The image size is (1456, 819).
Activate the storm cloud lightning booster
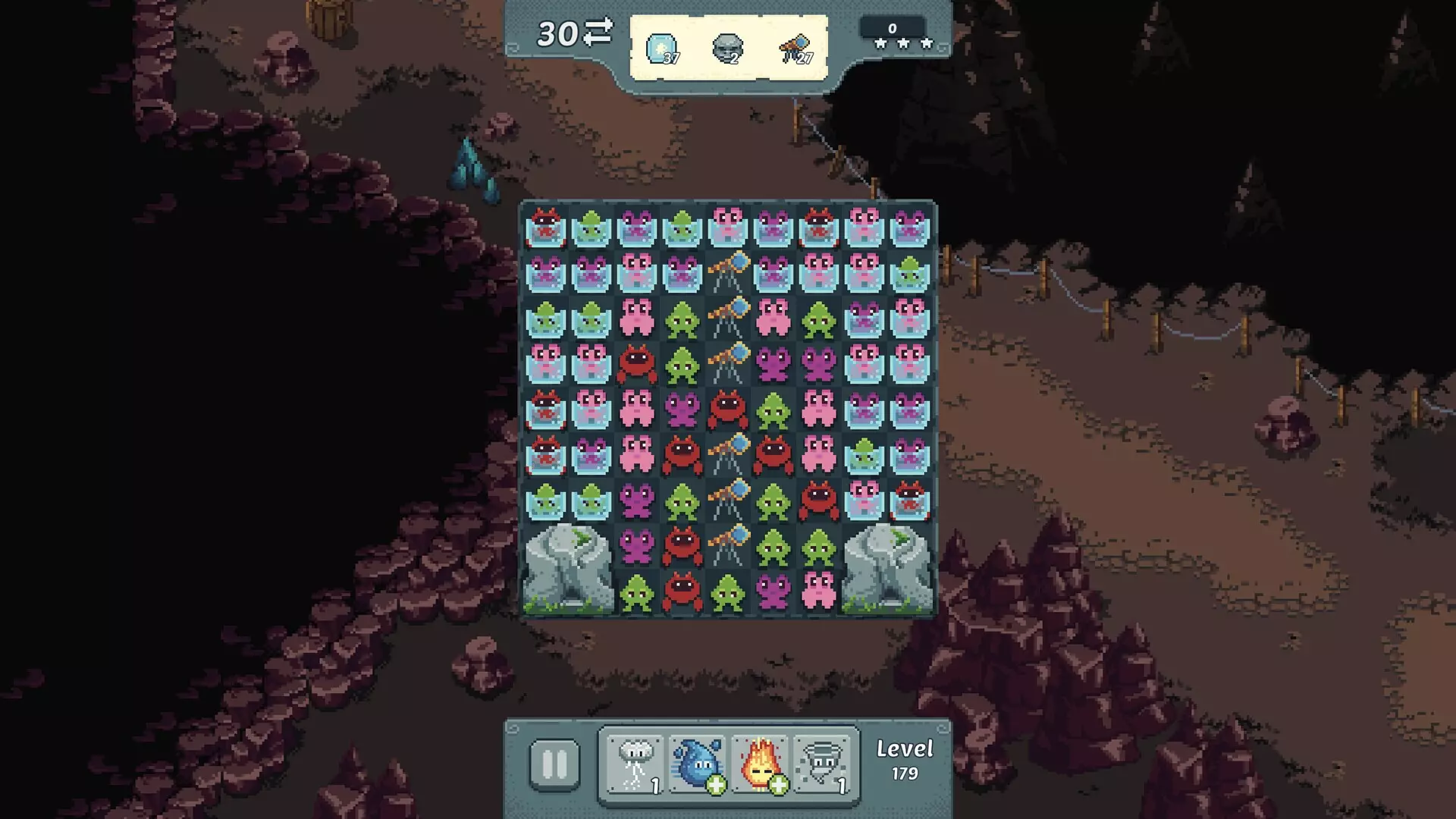click(x=635, y=764)
